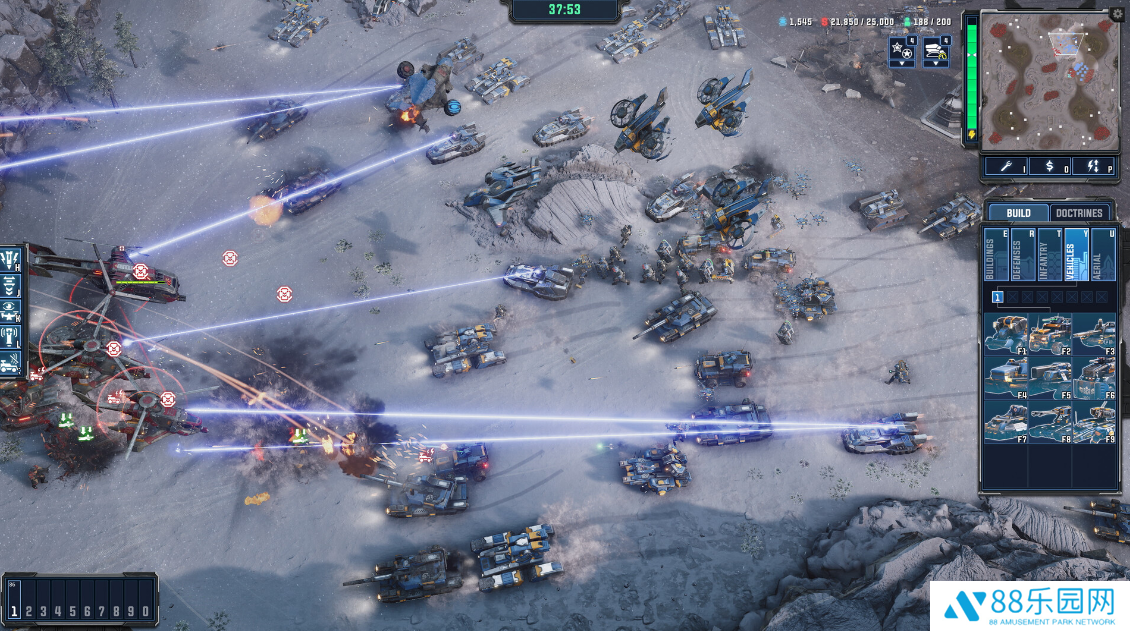Open the Doctrines tab
Viewport: 1130px width, 631px height.
click(1080, 213)
